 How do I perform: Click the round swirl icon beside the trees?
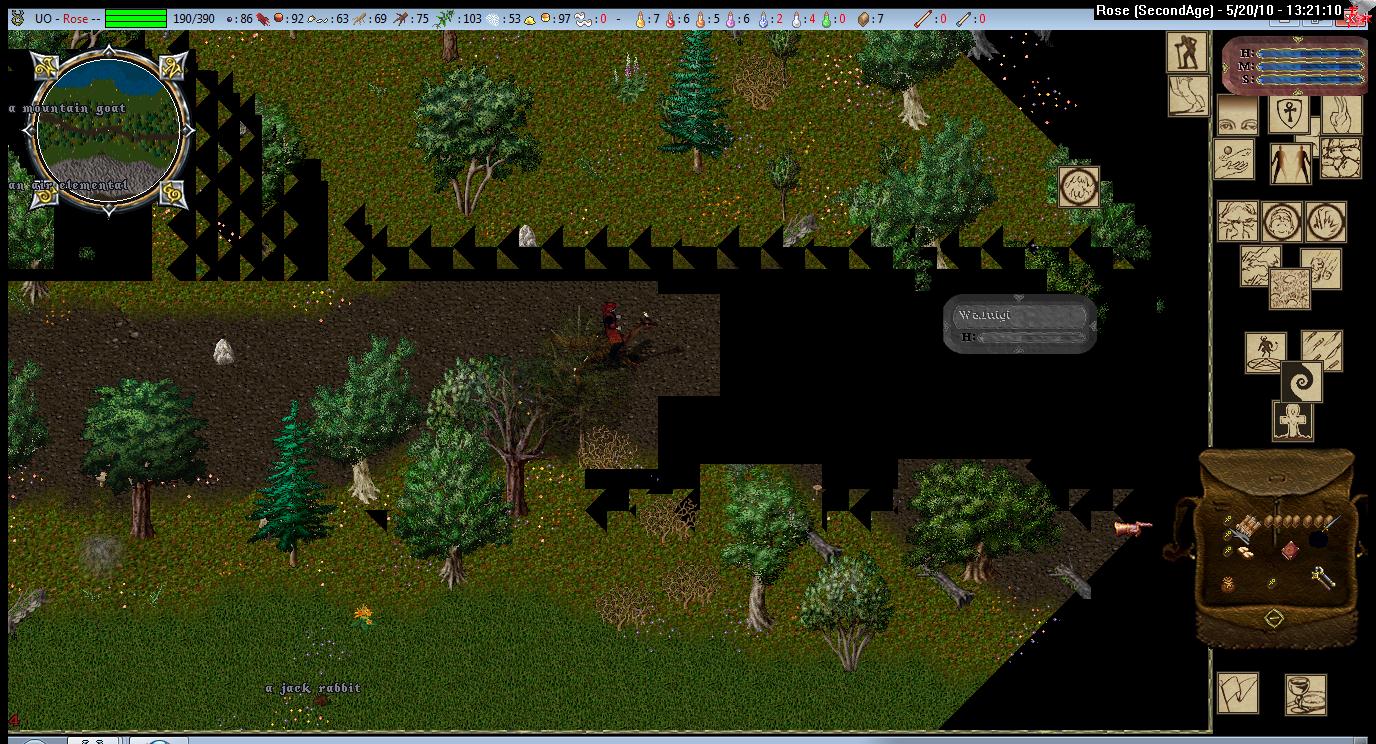coord(1079,187)
